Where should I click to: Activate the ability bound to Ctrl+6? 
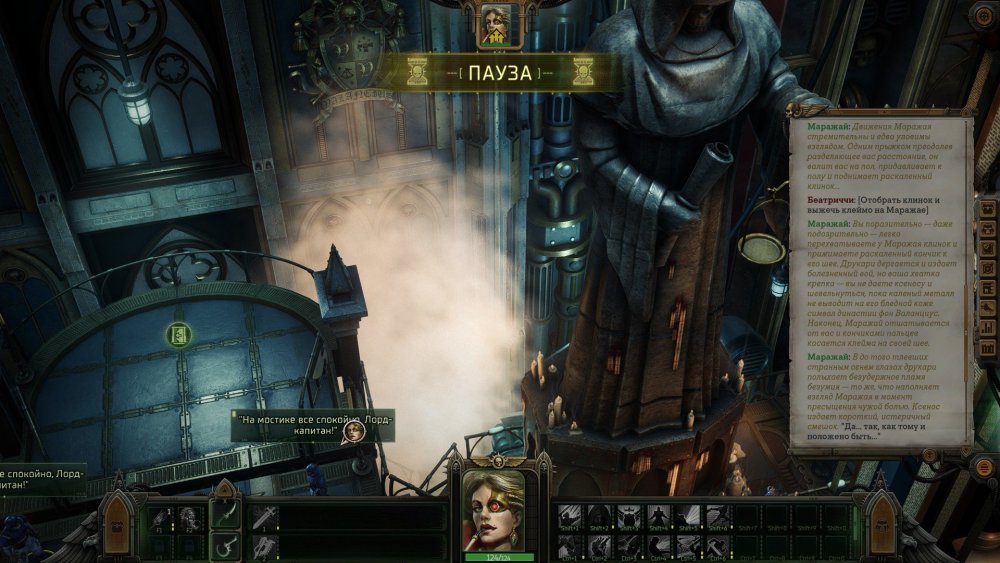pos(717,546)
